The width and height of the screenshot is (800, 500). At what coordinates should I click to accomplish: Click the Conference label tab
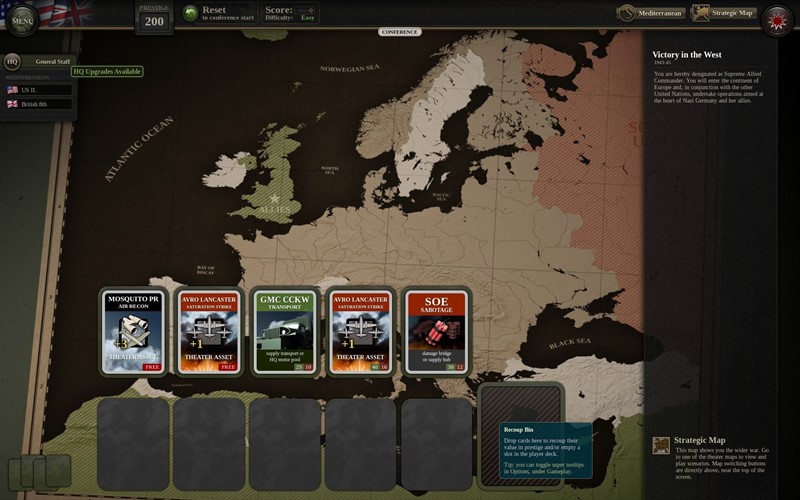[400, 32]
